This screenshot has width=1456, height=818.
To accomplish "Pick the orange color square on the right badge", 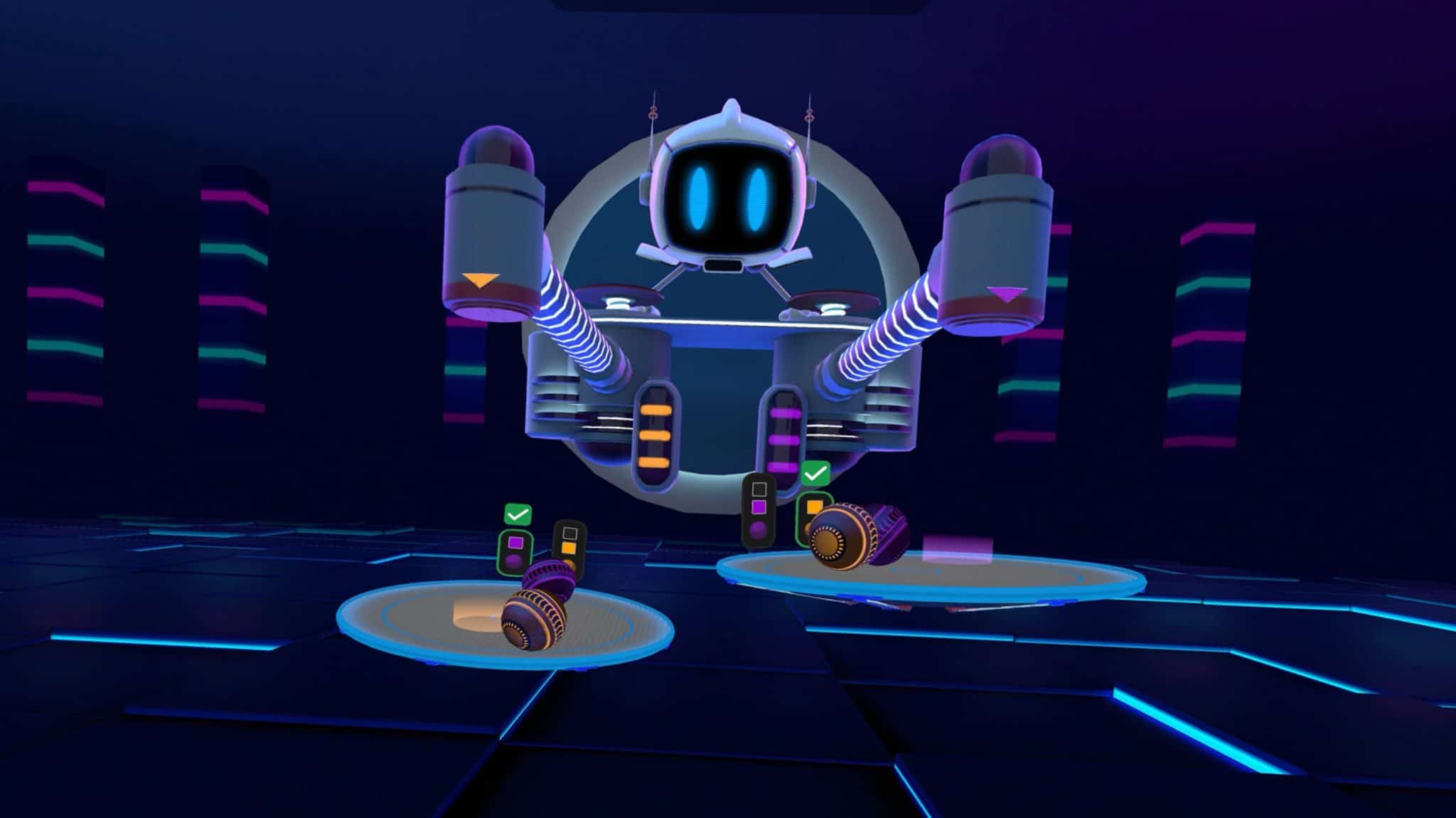I will click(x=814, y=506).
